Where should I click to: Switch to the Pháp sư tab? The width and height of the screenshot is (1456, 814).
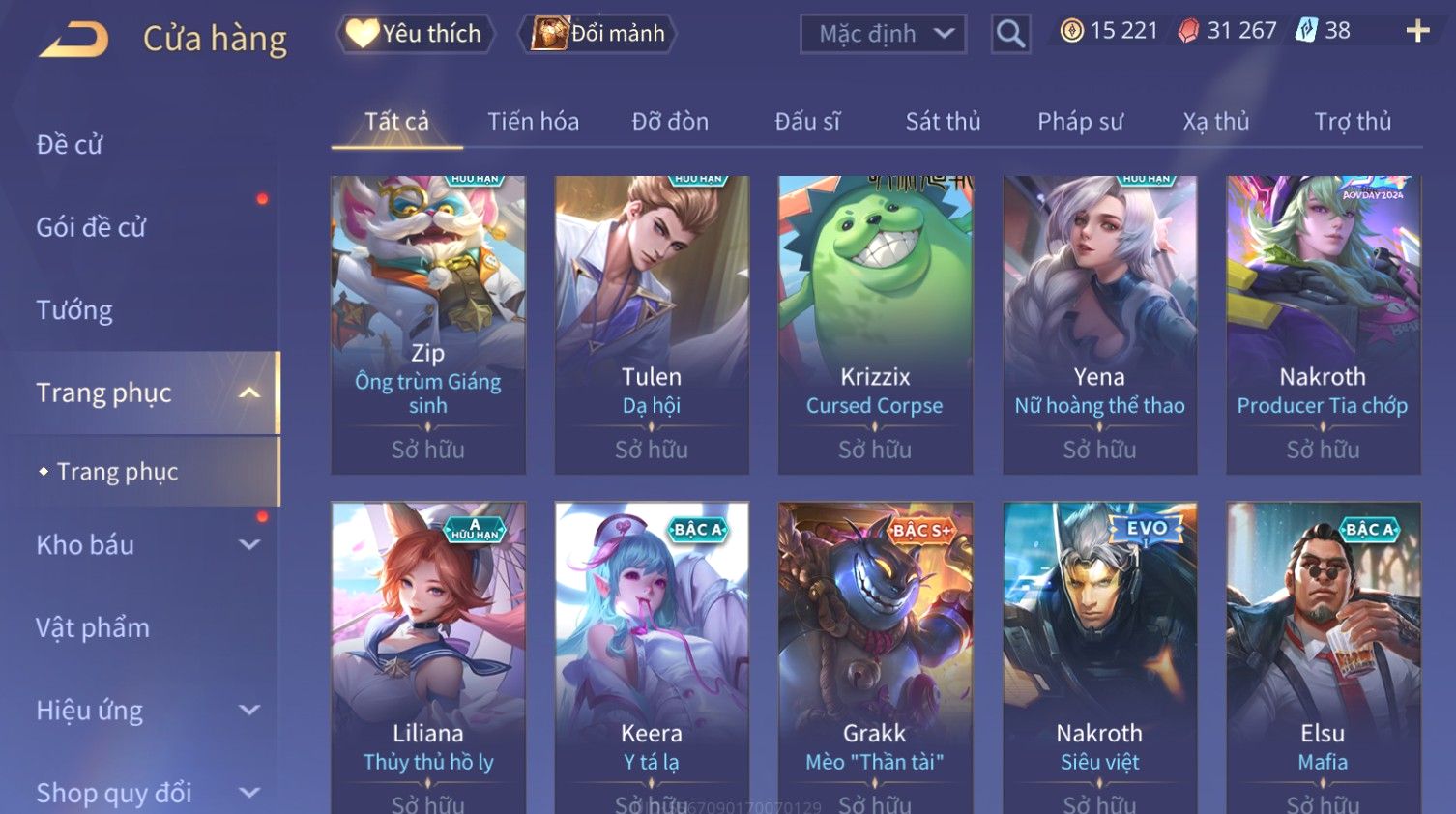[1080, 122]
